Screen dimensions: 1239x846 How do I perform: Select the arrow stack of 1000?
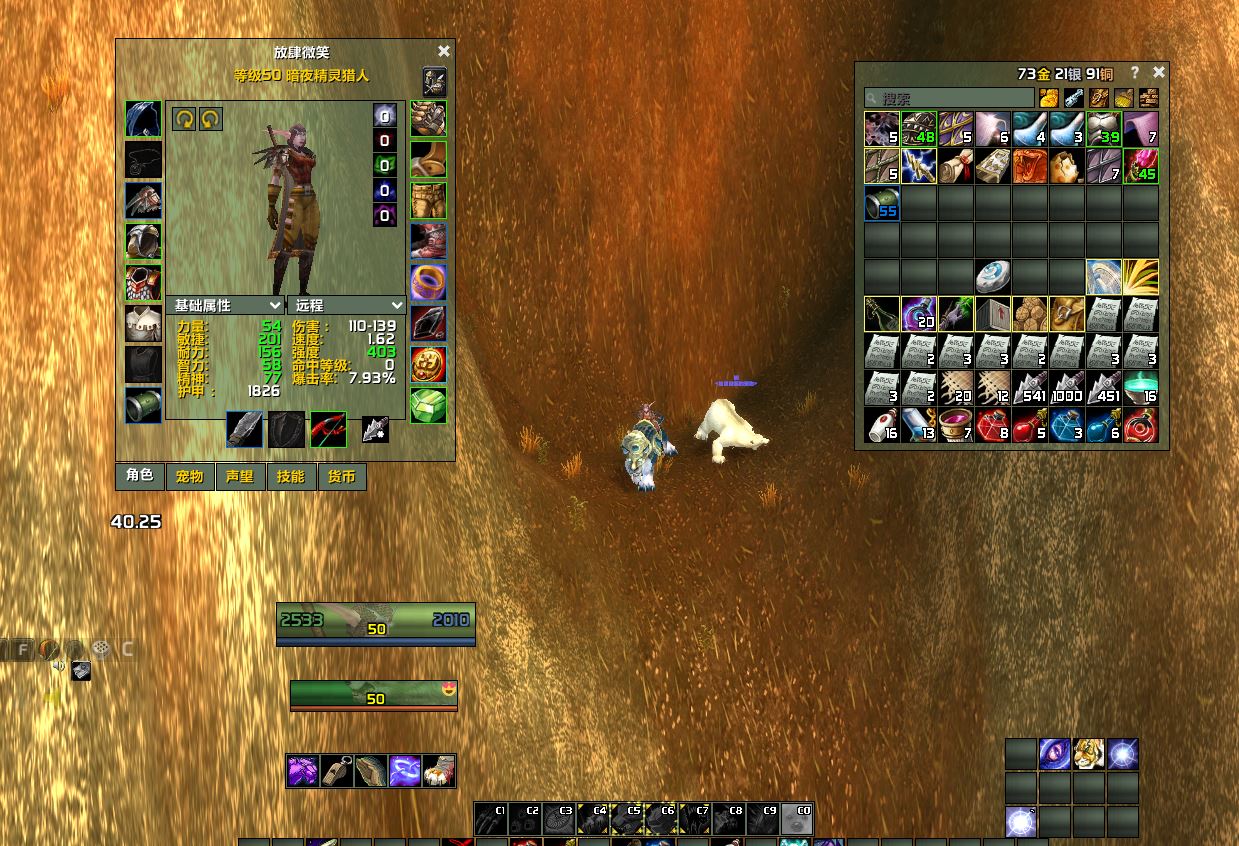pos(1067,388)
